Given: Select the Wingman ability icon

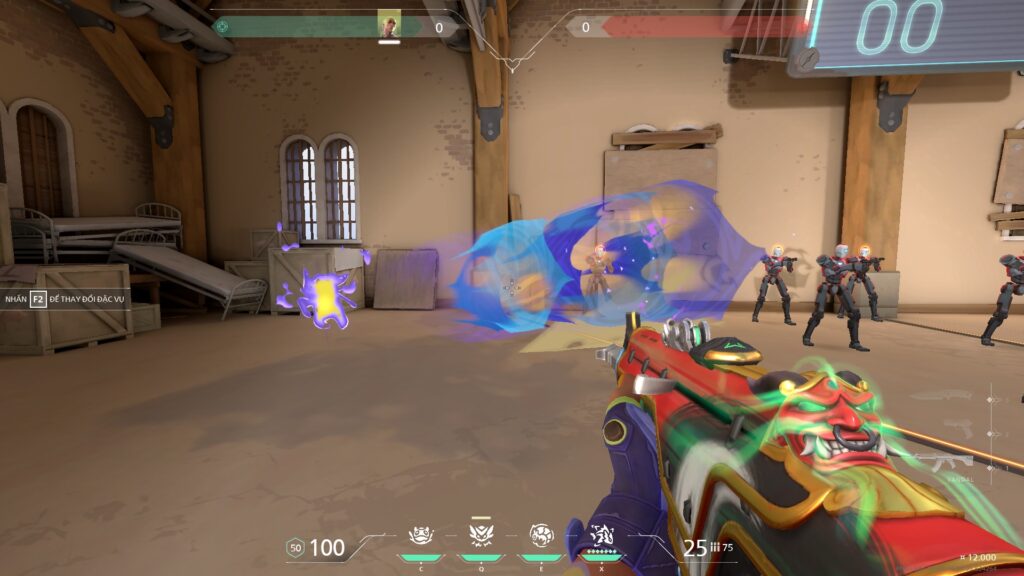Looking at the screenshot, I should 480,536.
